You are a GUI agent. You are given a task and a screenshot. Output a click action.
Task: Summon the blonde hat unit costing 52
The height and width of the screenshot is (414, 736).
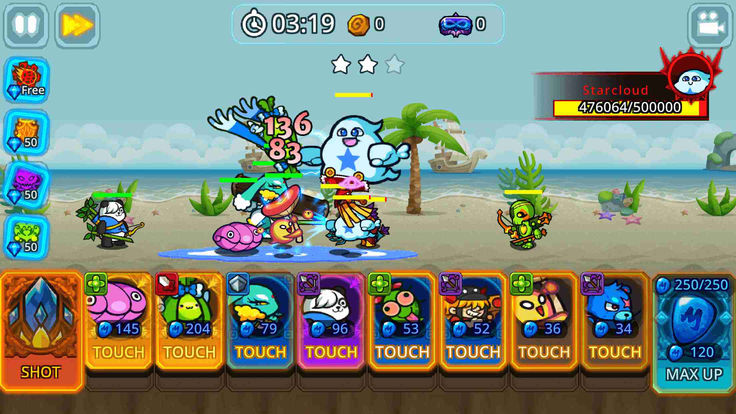click(473, 320)
